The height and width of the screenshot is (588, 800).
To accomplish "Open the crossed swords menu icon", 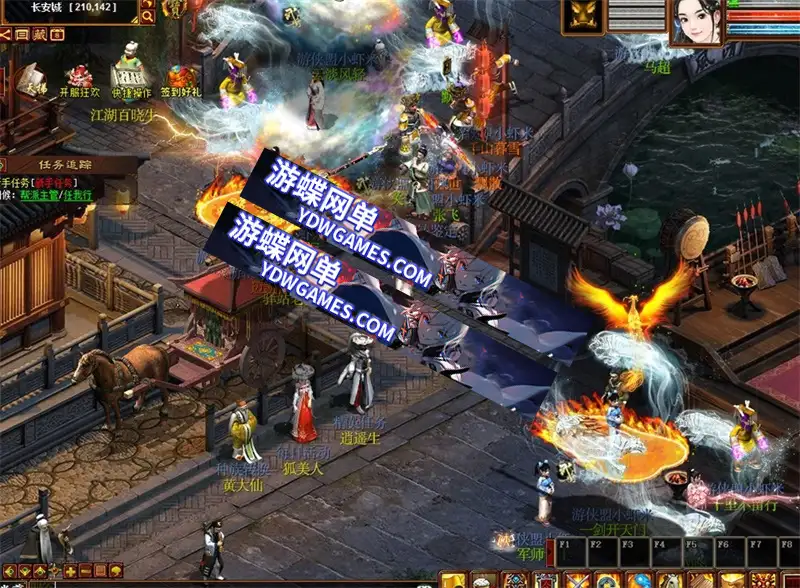I will coord(578,580).
